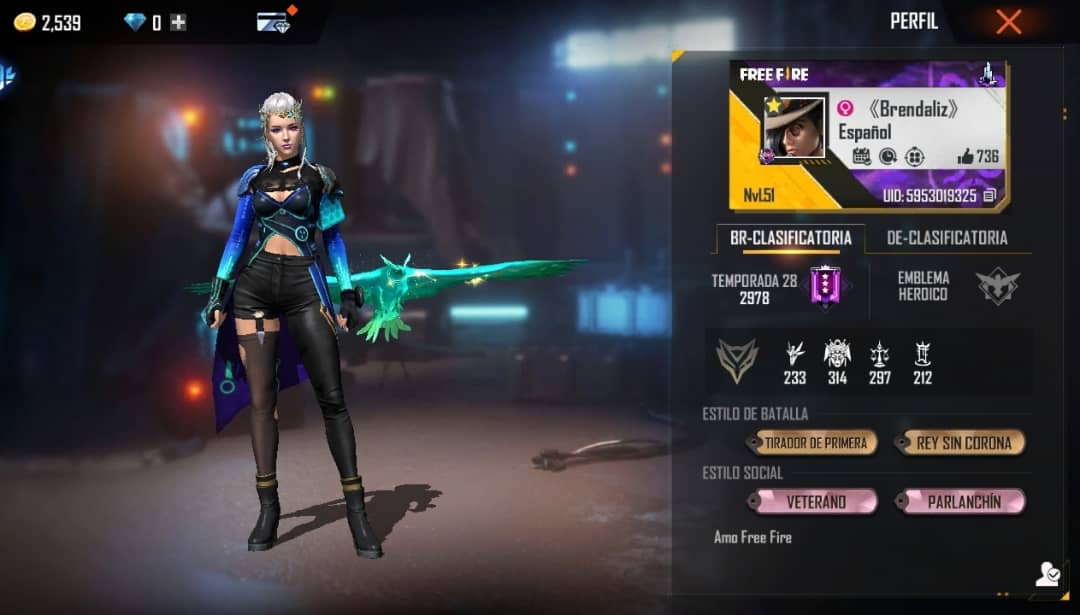Open the diamond card membership icon
The height and width of the screenshot is (615, 1080).
(x=273, y=23)
